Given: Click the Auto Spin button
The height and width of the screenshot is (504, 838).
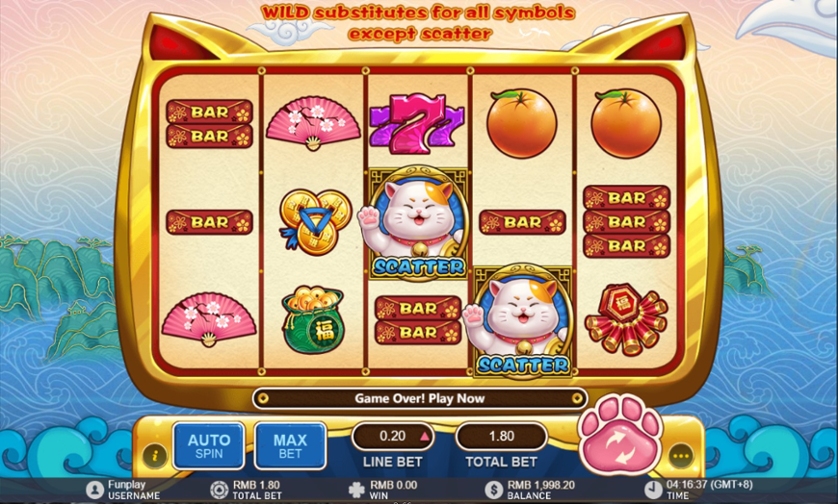Looking at the screenshot, I should [209, 446].
